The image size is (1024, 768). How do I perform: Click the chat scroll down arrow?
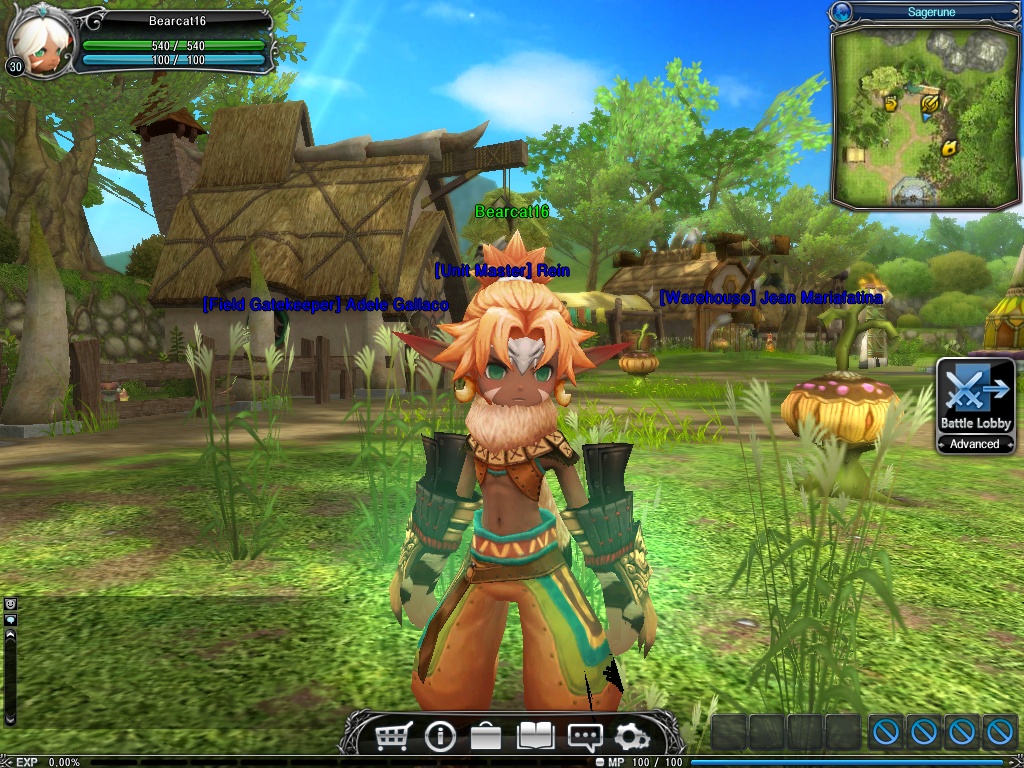(11, 717)
